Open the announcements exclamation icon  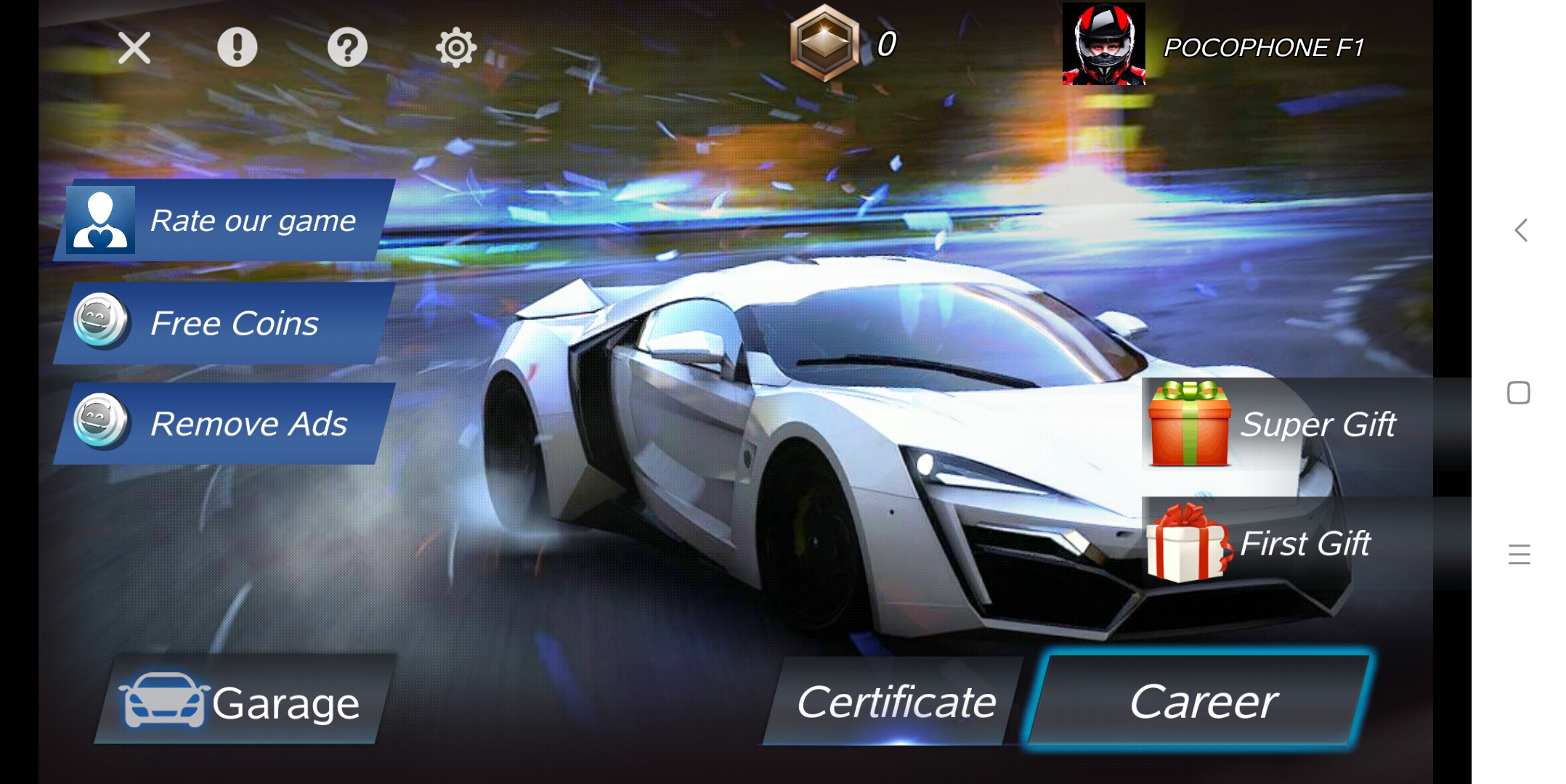pyautogui.click(x=238, y=46)
